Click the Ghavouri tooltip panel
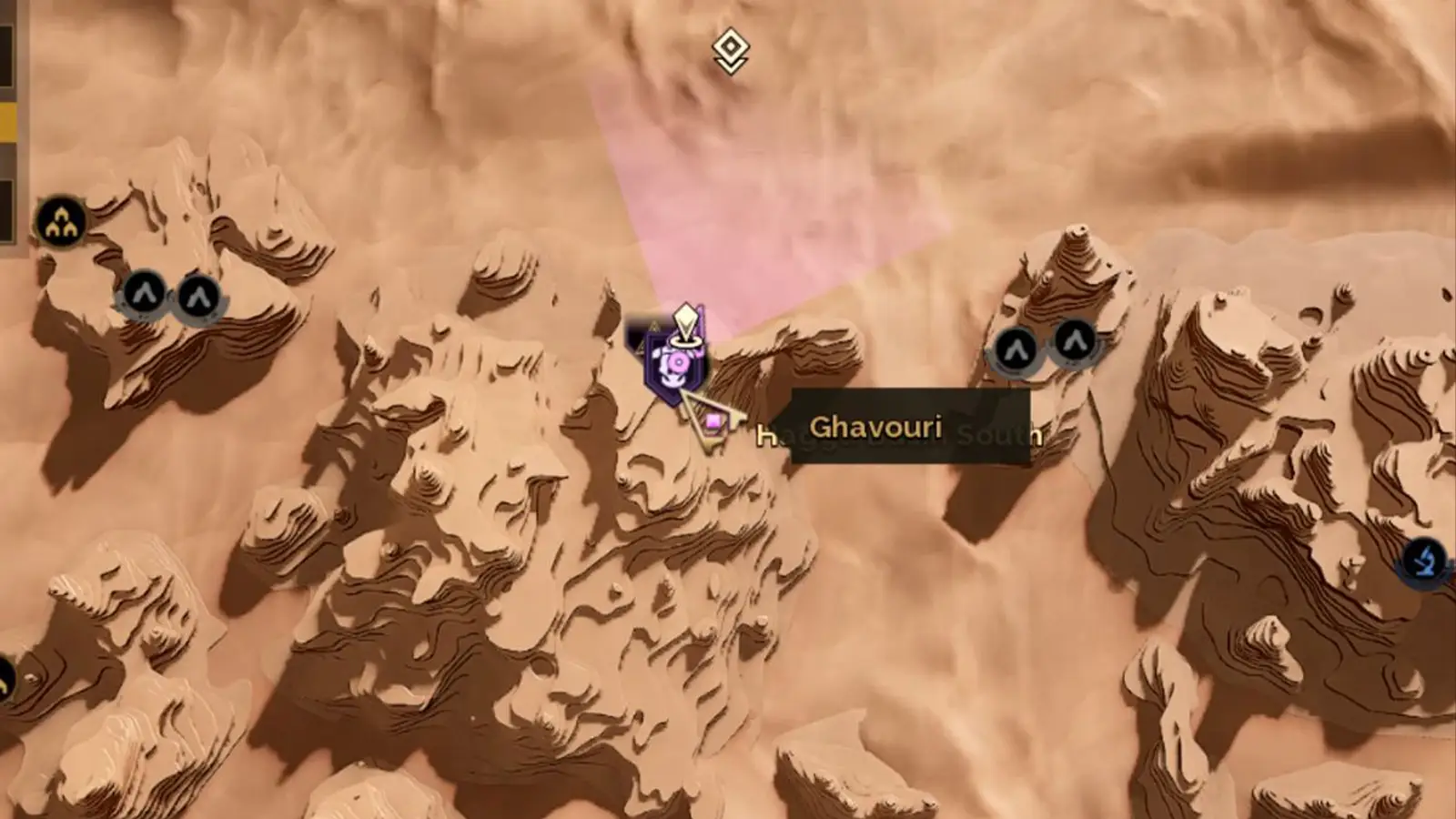This screenshot has width=1456, height=819. click(x=910, y=428)
